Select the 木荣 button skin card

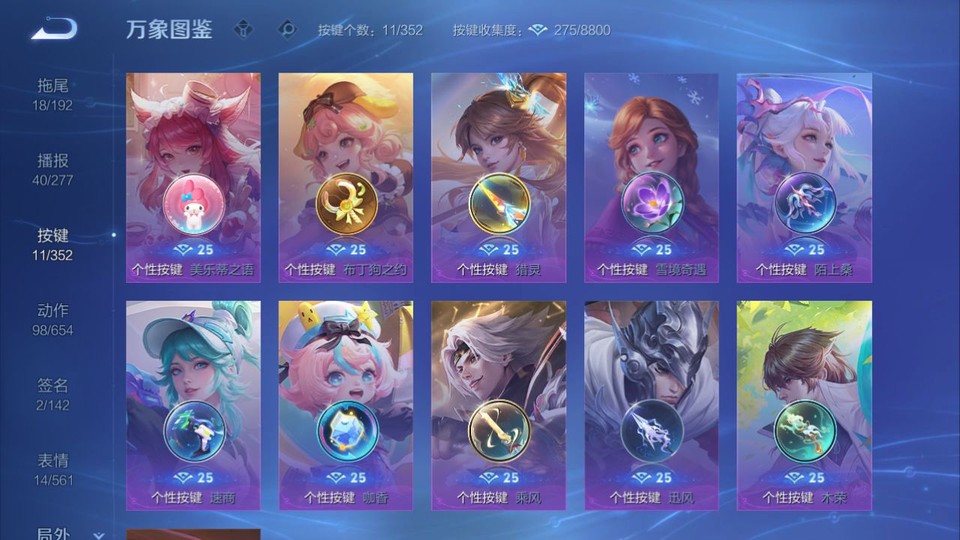tap(804, 405)
